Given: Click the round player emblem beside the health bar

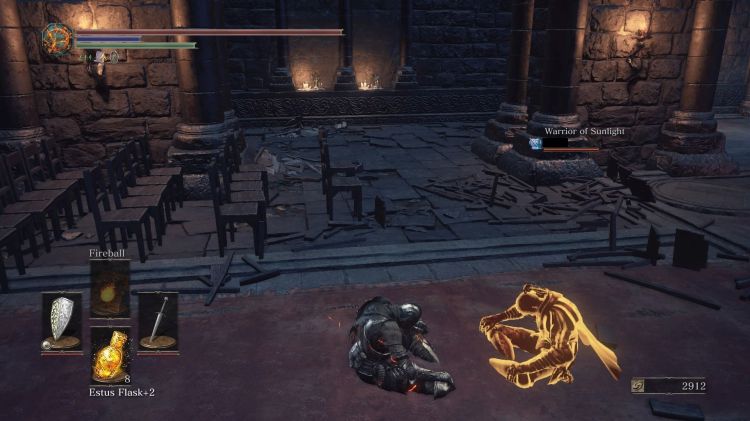Looking at the screenshot, I should click(x=56, y=39).
